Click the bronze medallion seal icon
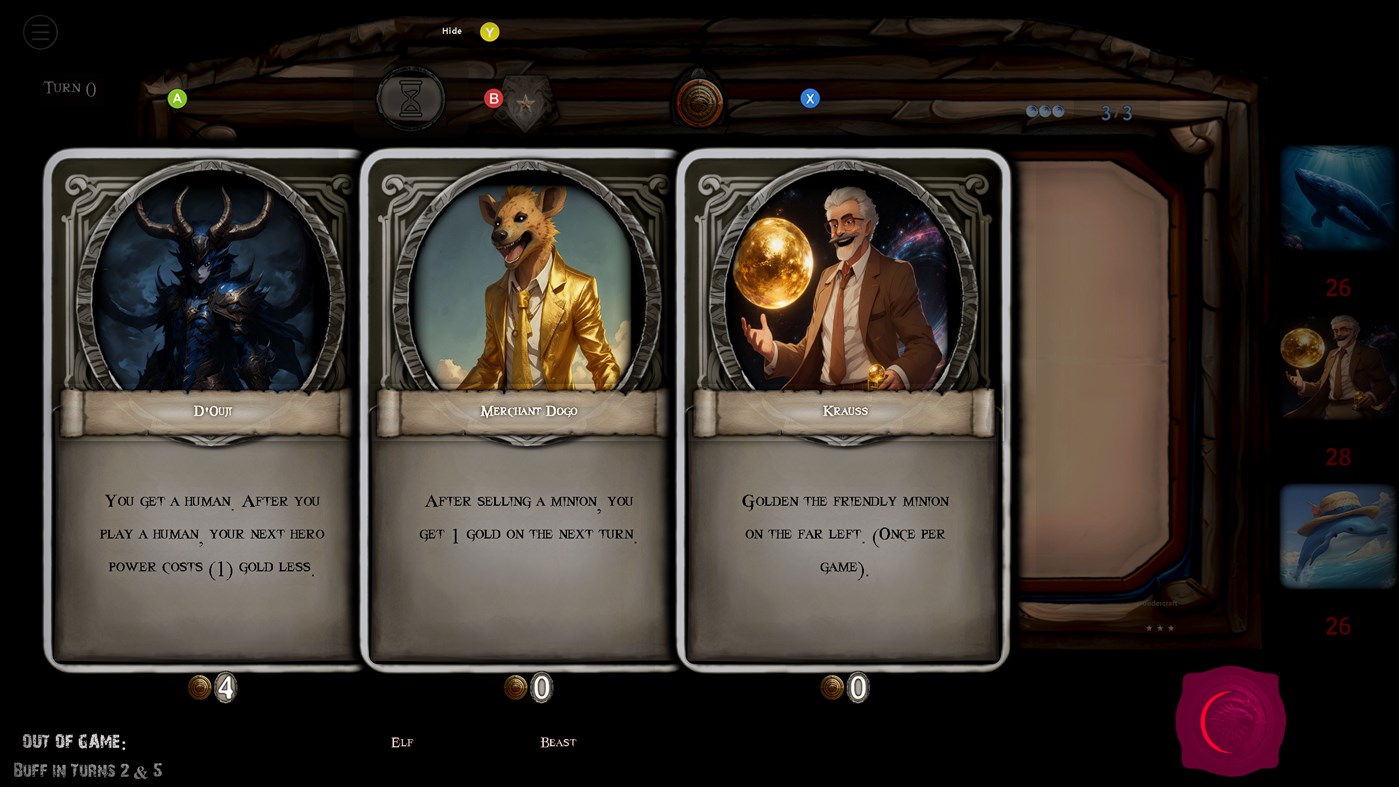 (x=698, y=99)
